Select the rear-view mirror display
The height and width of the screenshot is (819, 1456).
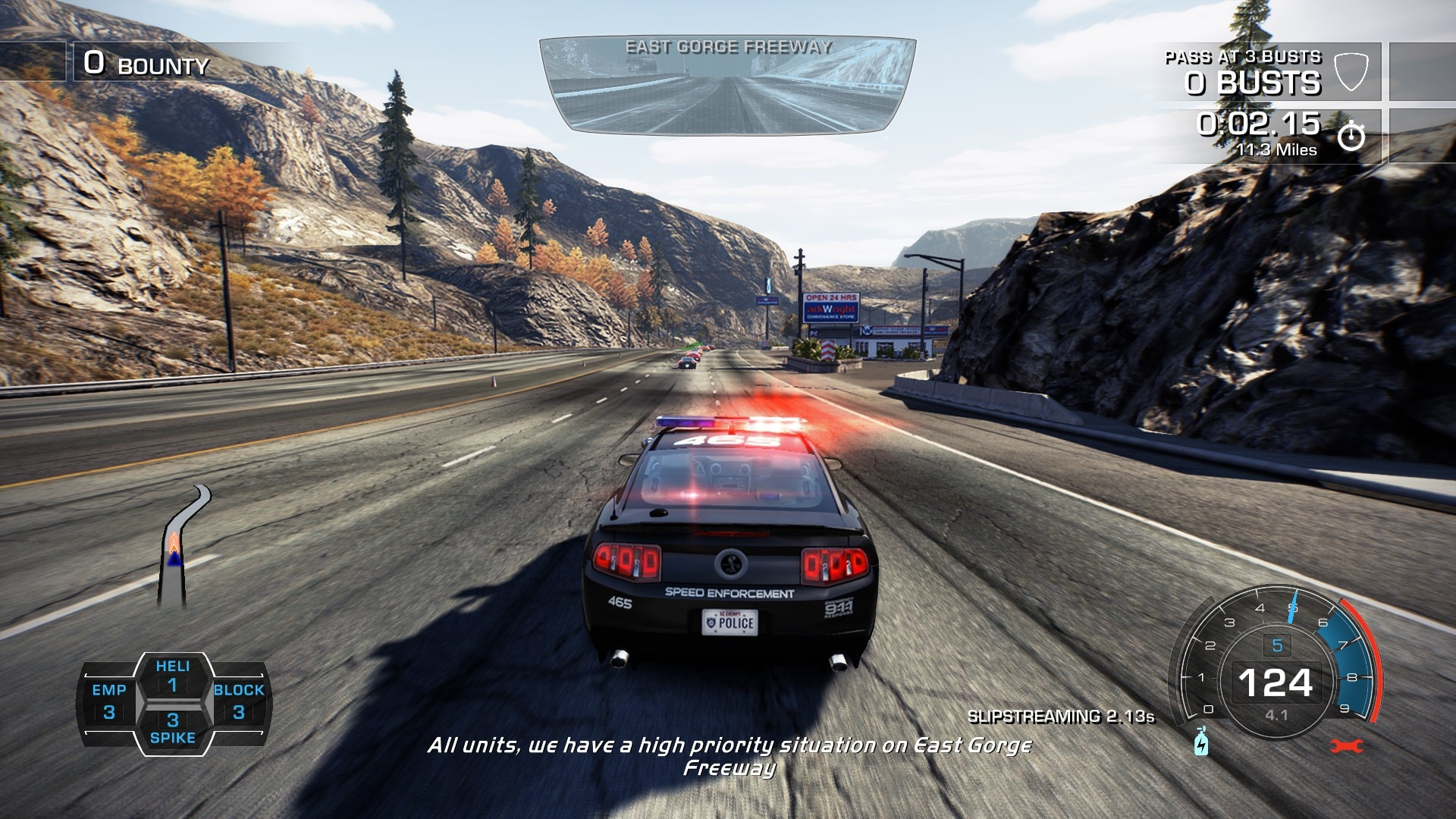(728, 85)
